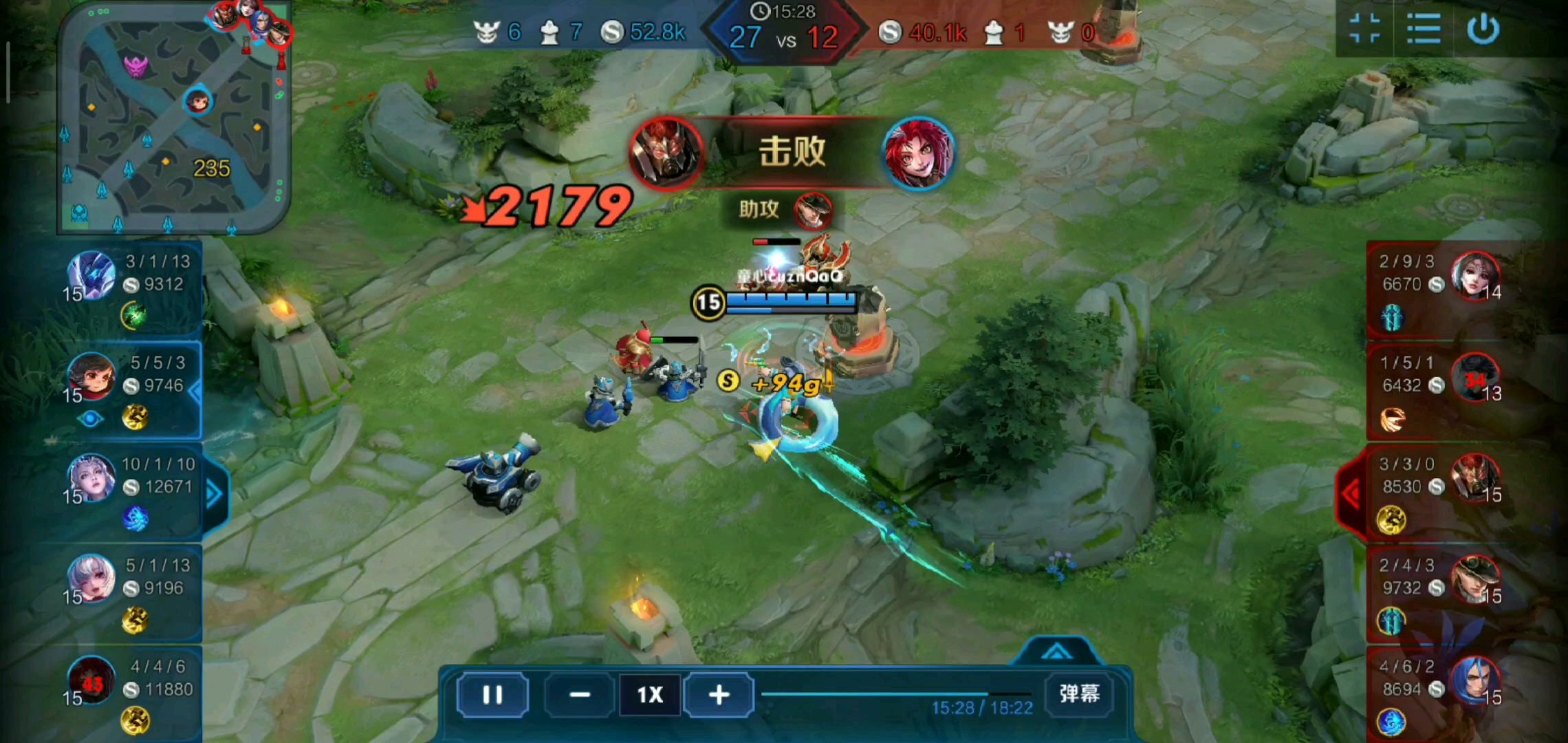The image size is (1568, 743).
Task: Select the red player with 4/6/2 score
Action: [1474, 680]
